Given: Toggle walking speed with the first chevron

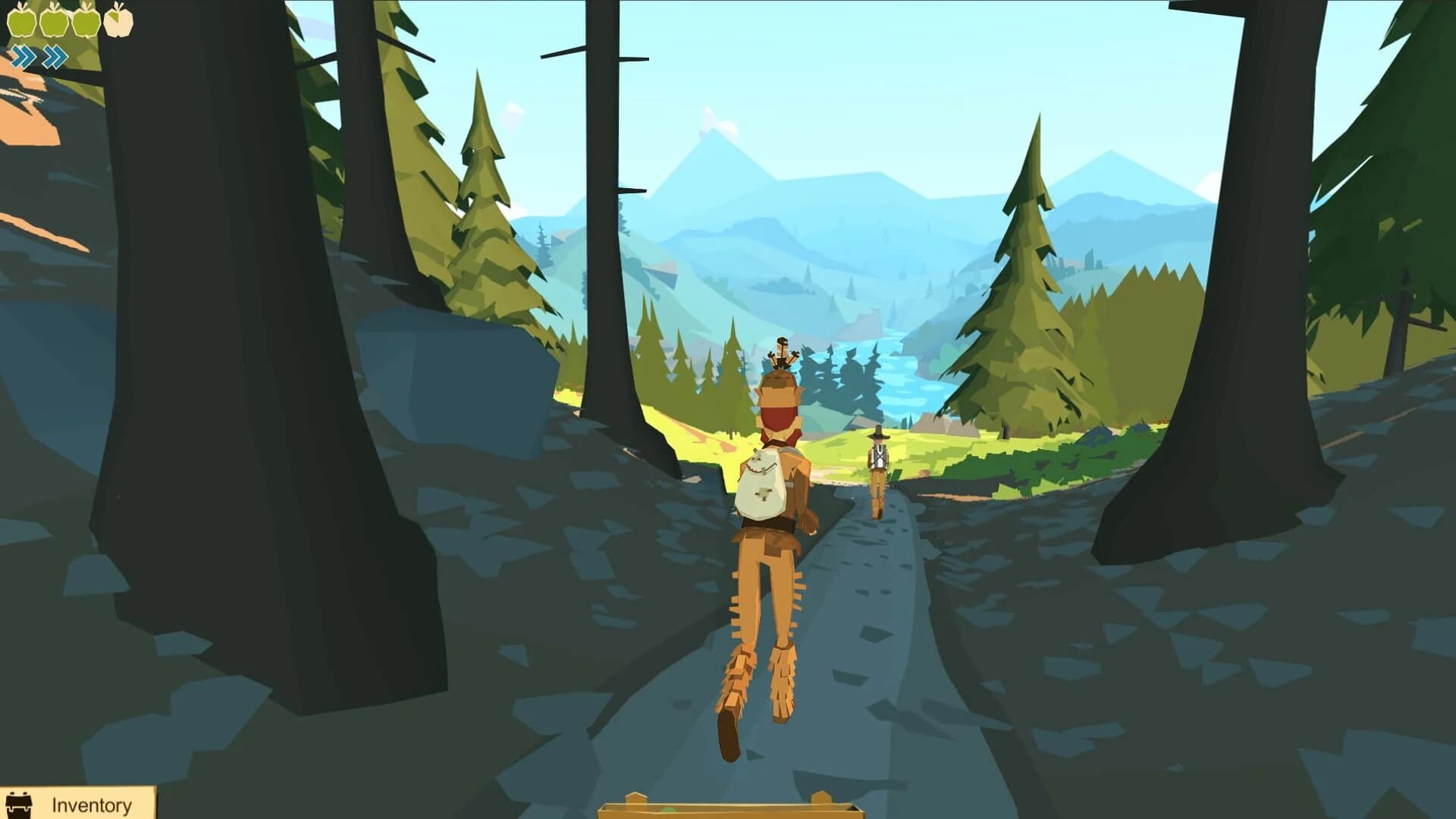Looking at the screenshot, I should click(23, 55).
